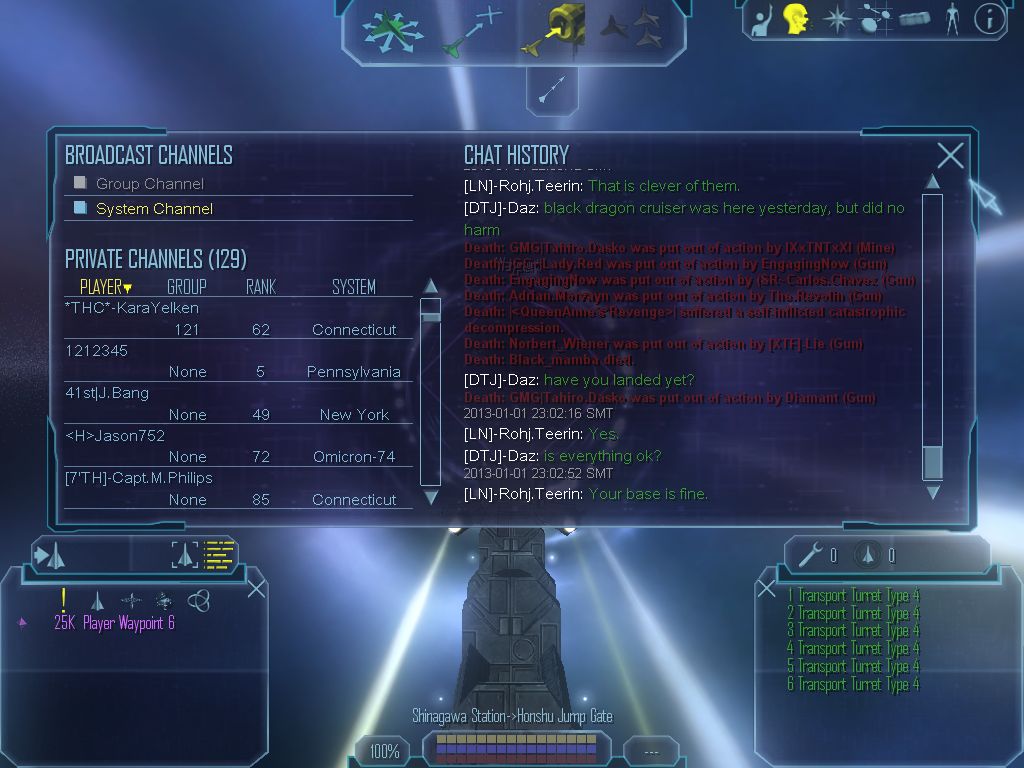Screen dimensions: 1024x768
Task: Select weapon 1 Transport Turret Type 4
Action: coord(853,596)
